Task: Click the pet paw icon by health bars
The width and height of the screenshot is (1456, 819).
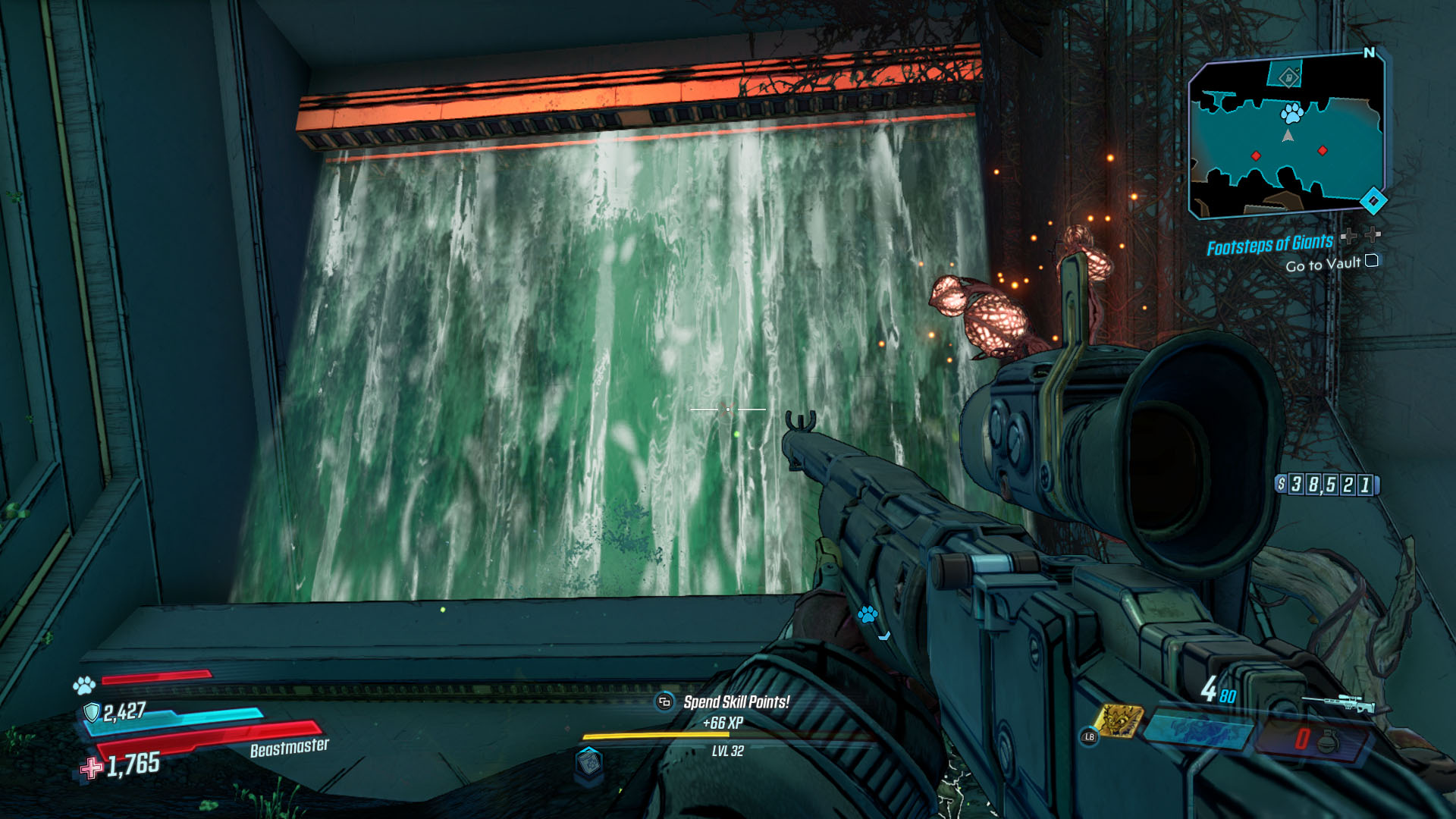Action: coord(83,686)
